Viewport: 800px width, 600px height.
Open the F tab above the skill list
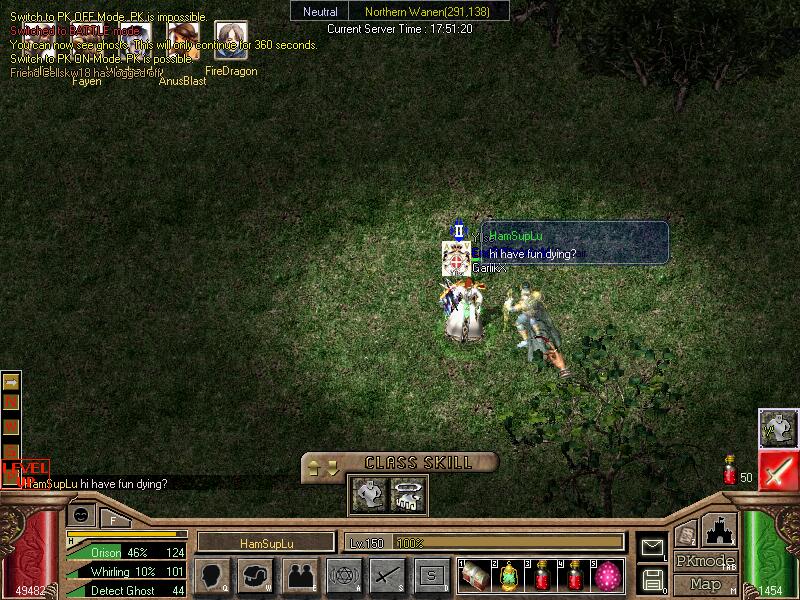point(114,519)
